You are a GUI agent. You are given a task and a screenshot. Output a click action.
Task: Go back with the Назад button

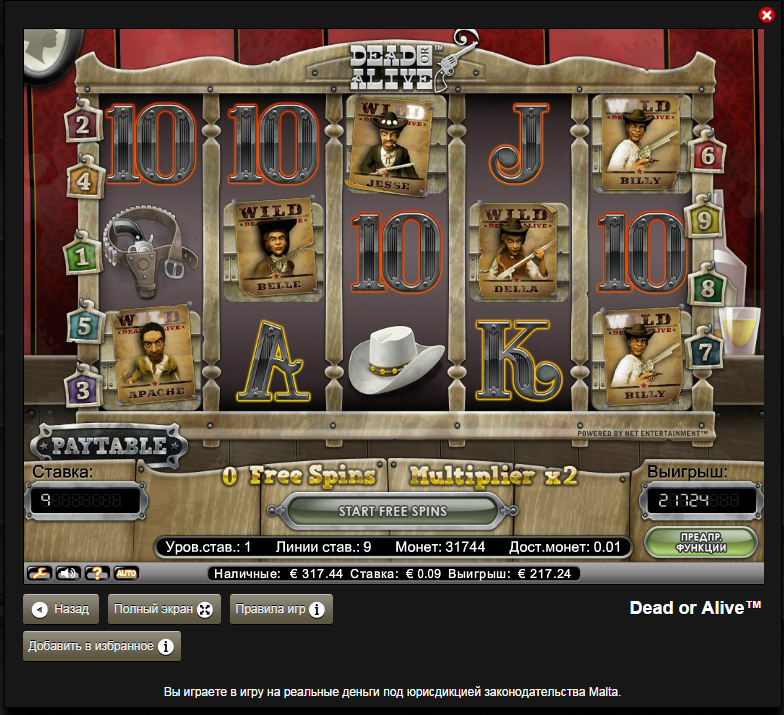pos(61,609)
